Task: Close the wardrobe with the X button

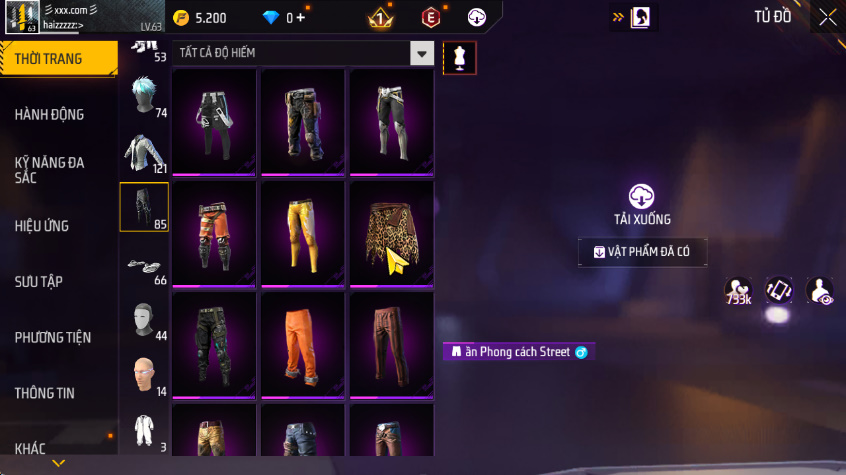Action: [x=828, y=17]
